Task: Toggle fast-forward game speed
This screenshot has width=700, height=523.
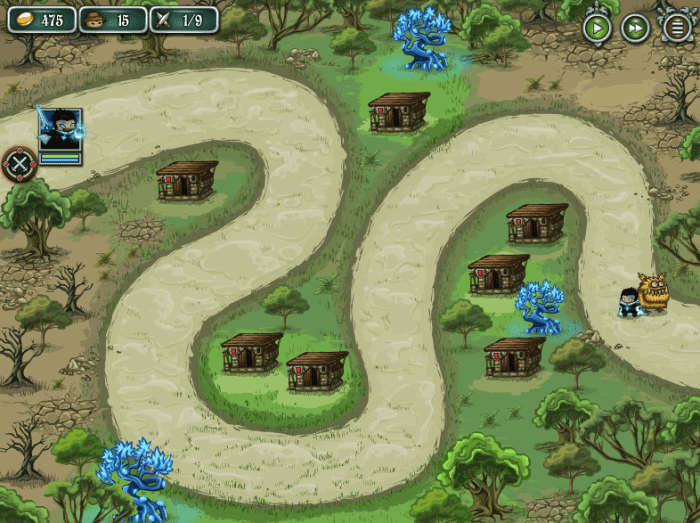Action: (x=636, y=28)
